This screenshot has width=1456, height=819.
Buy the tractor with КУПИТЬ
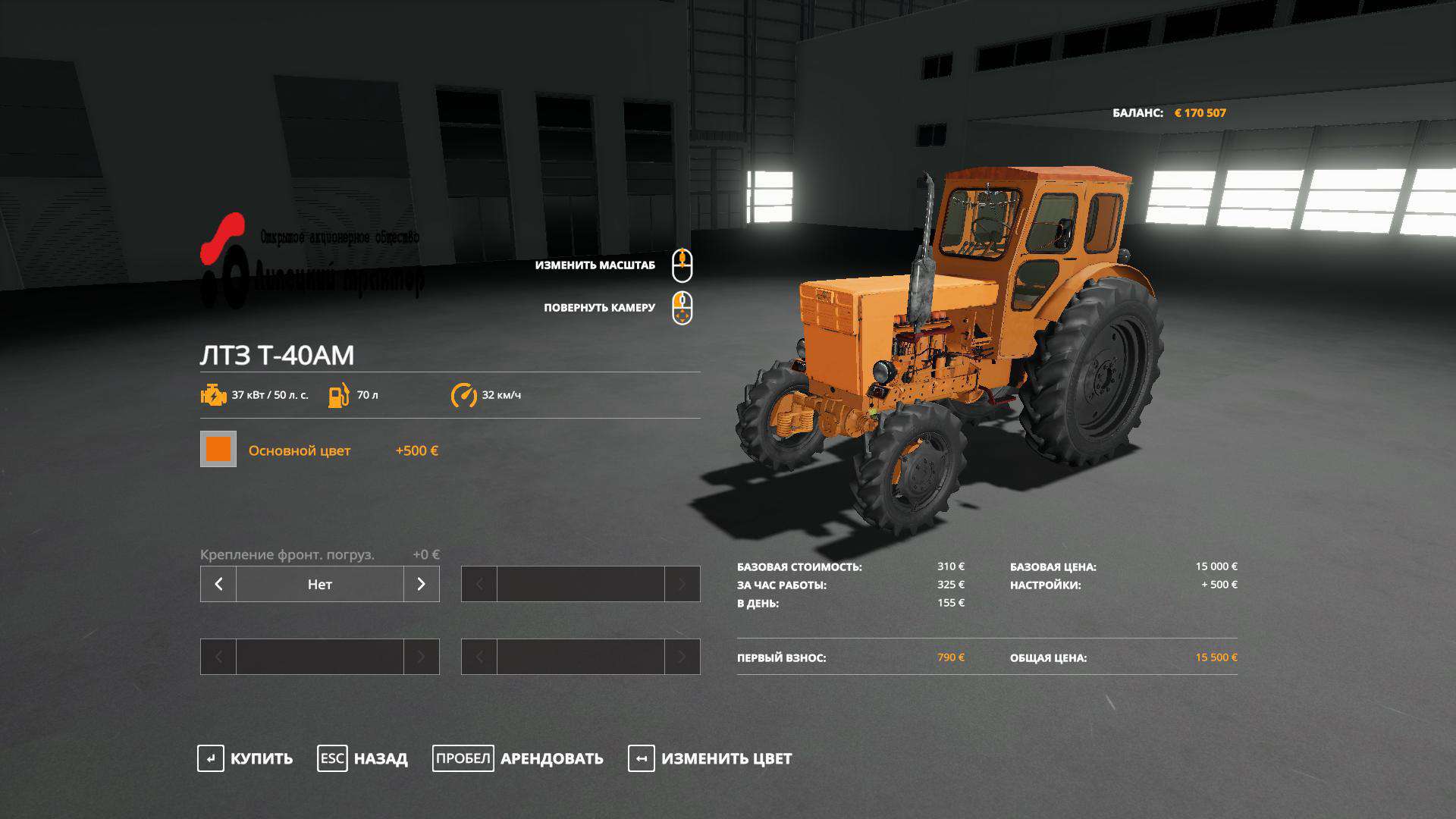point(245,758)
